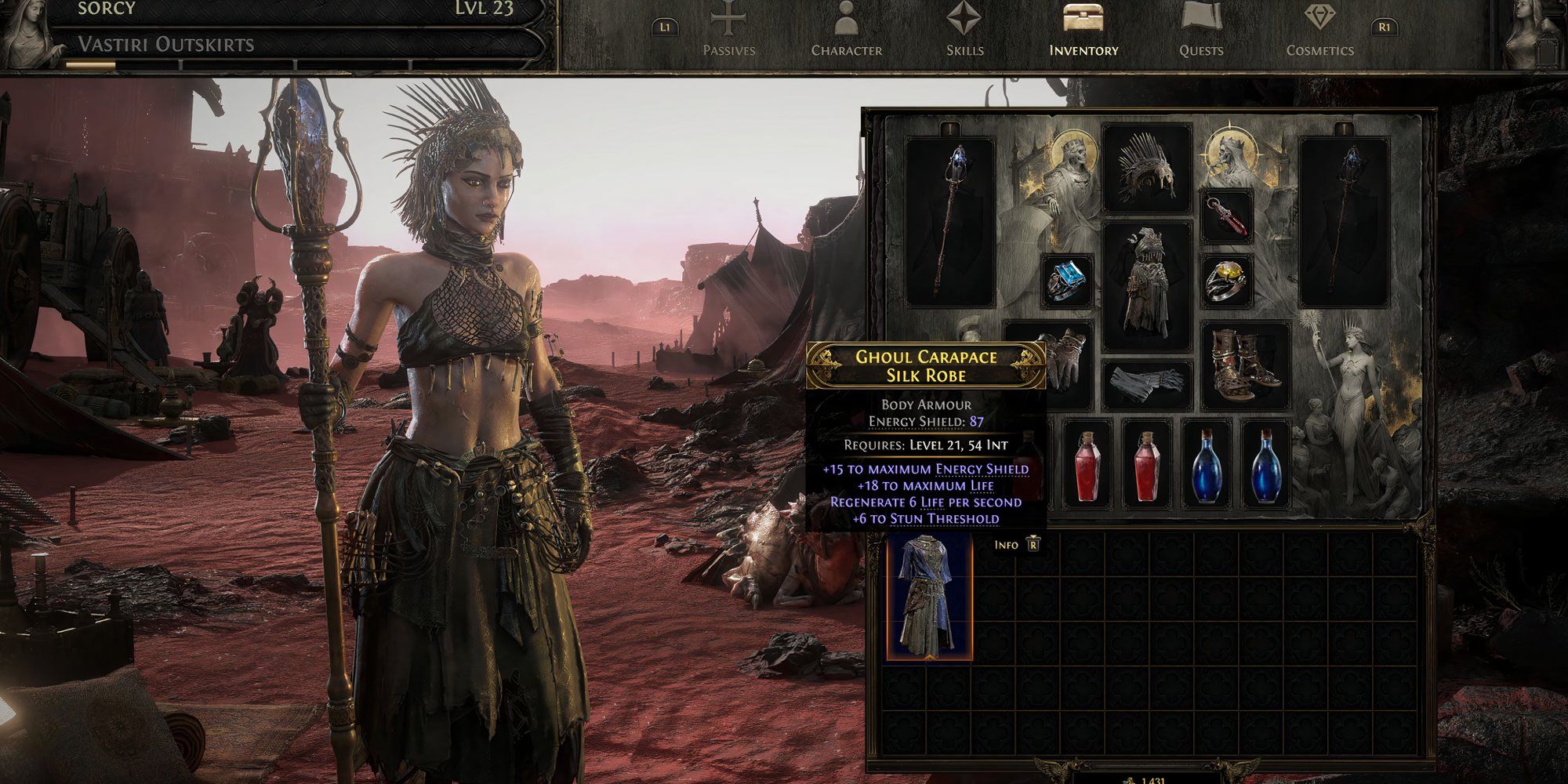This screenshot has width=1568, height=784.
Task: Choose the rightmost blue mana flask
Action: [x=1266, y=463]
